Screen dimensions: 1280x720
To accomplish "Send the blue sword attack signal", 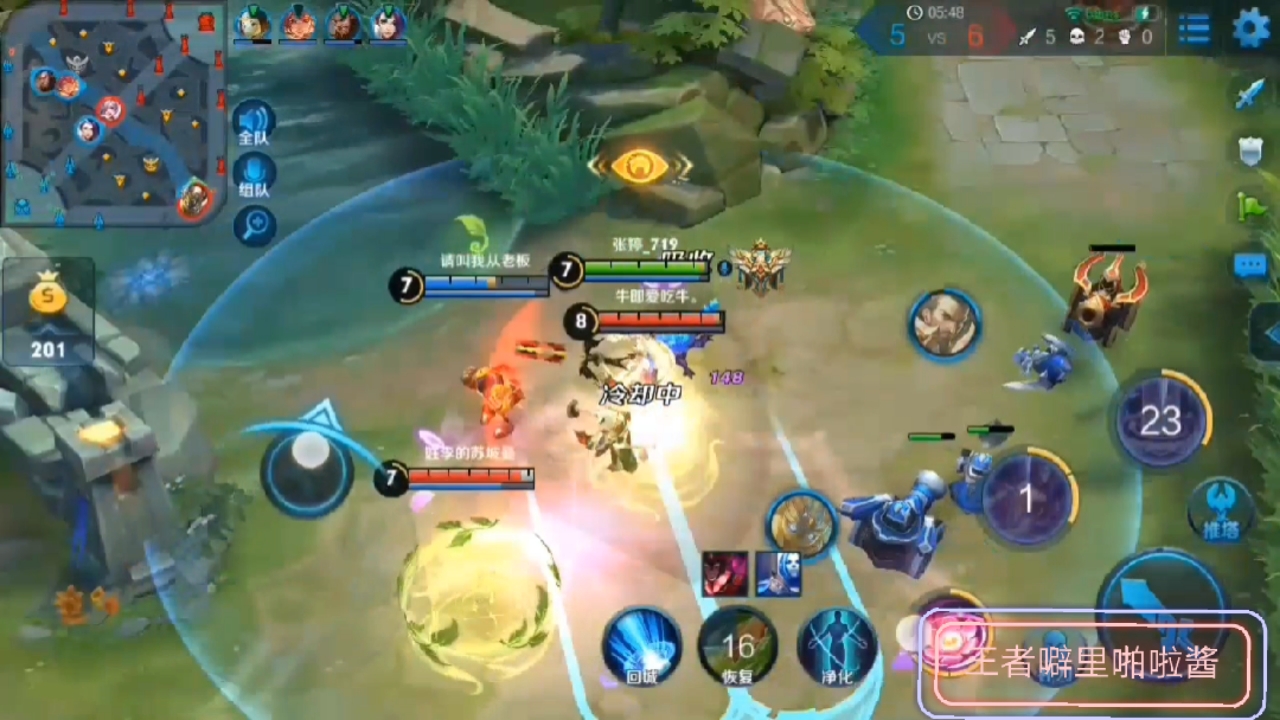I will coord(1251,94).
